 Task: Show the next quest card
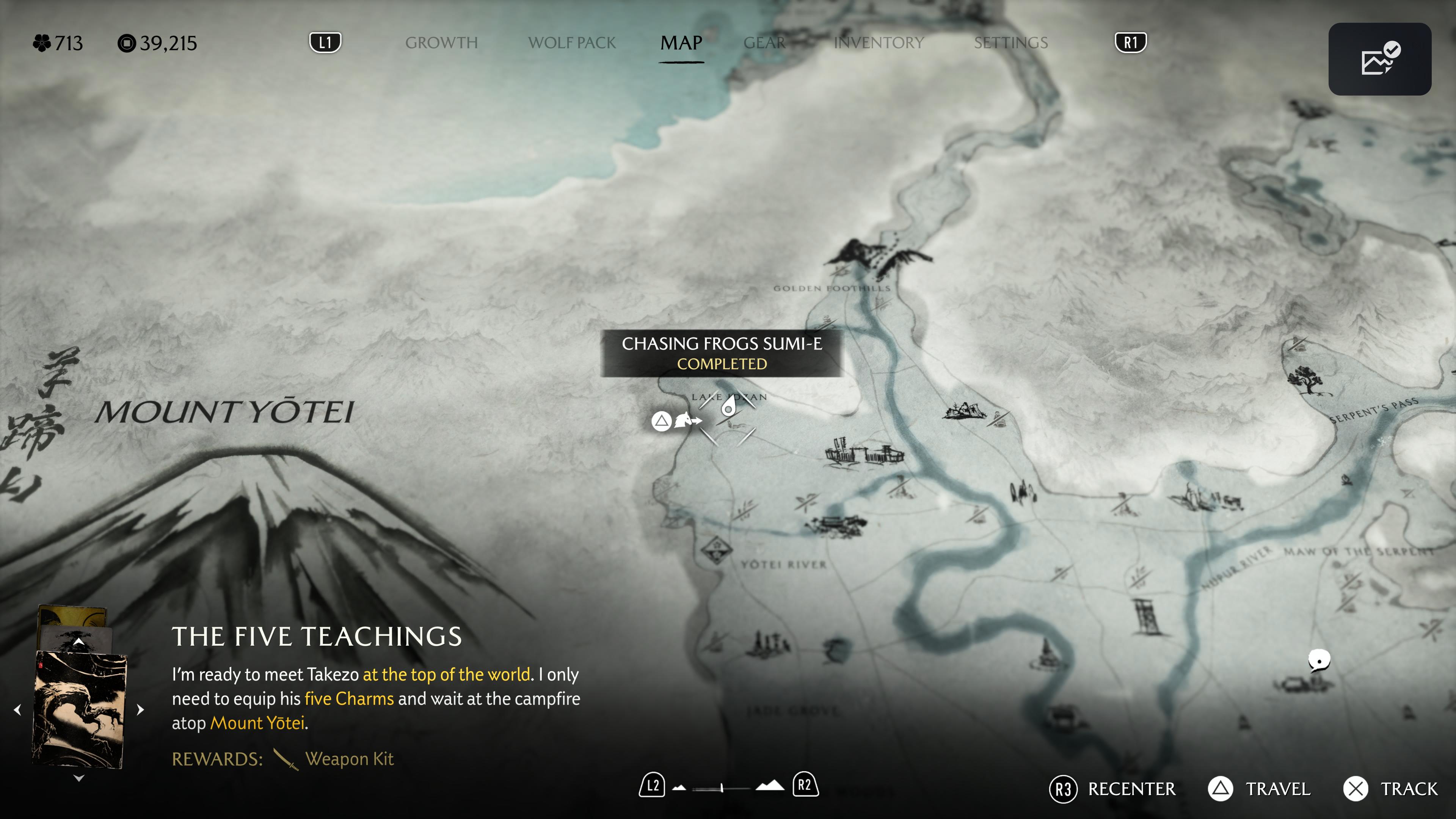pyautogui.click(x=141, y=709)
